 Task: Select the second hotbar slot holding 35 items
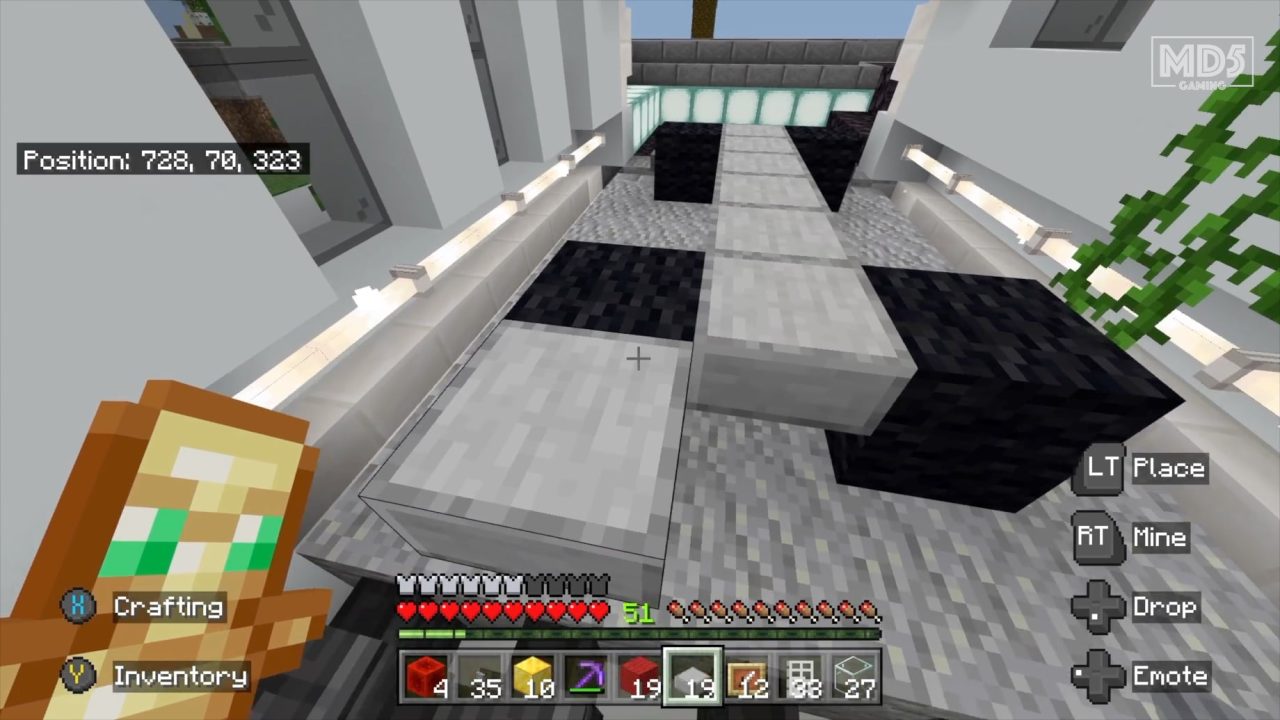[x=477, y=677]
